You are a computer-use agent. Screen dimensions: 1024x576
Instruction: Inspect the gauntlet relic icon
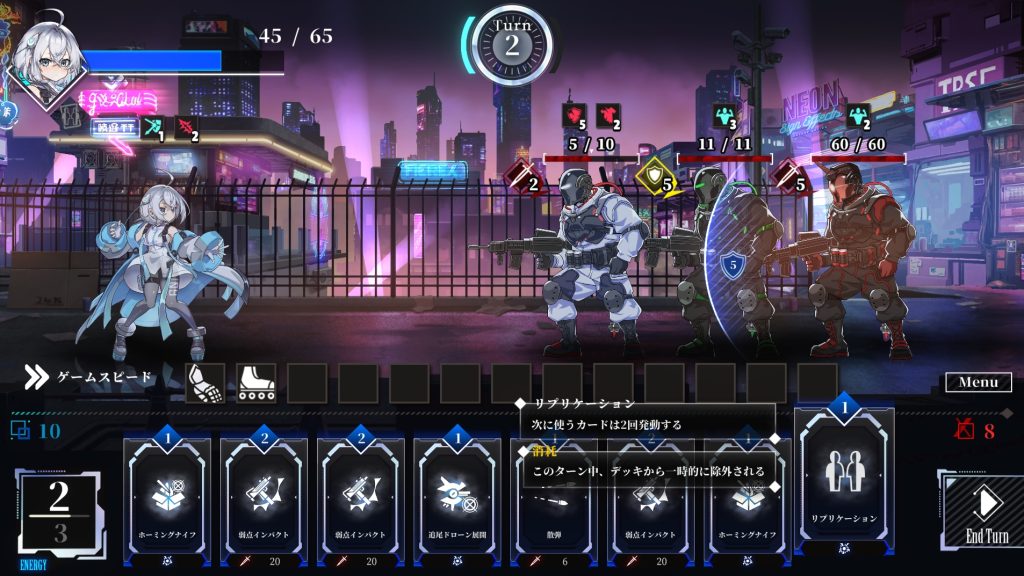(x=205, y=382)
